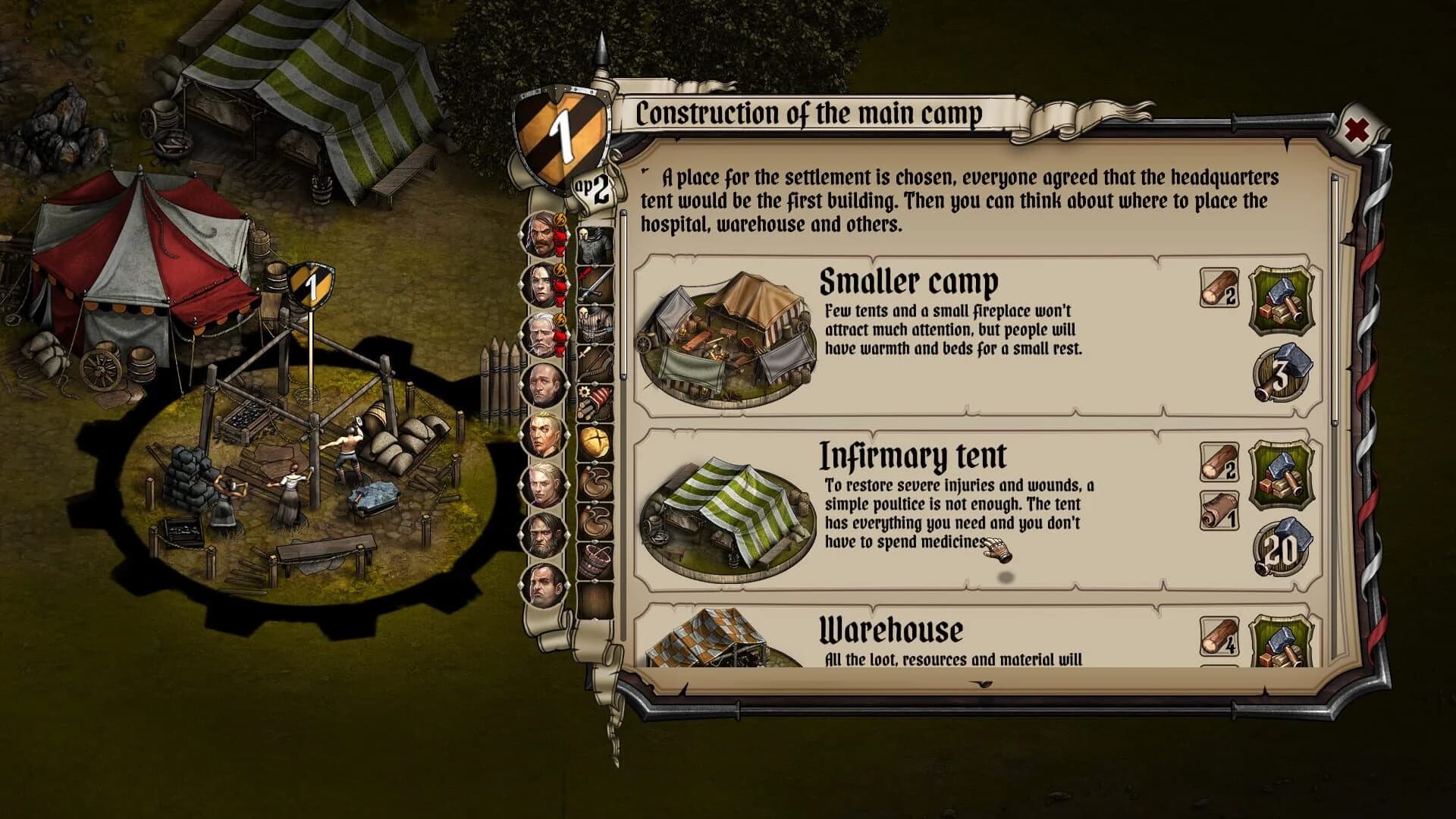The image size is (1456, 819).
Task: Click the ap2 action points badge
Action: coord(591,190)
